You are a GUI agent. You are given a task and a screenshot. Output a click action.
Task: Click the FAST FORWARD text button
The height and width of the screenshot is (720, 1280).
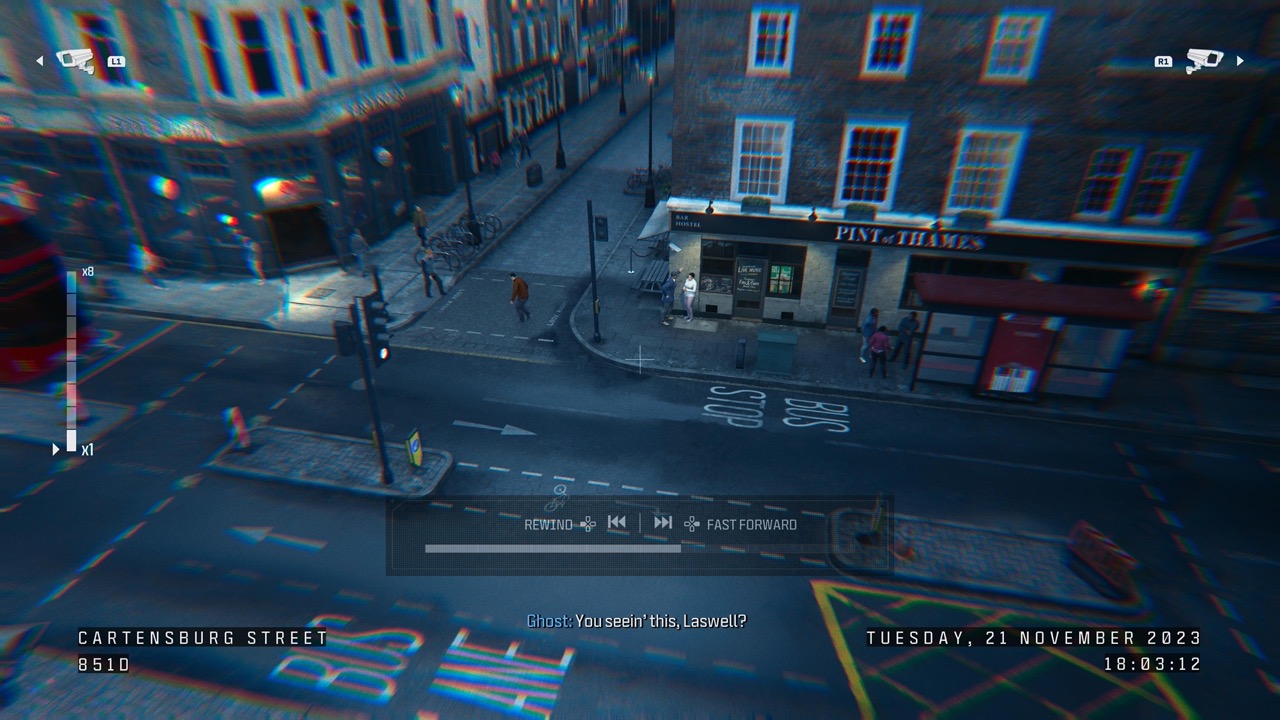point(750,523)
